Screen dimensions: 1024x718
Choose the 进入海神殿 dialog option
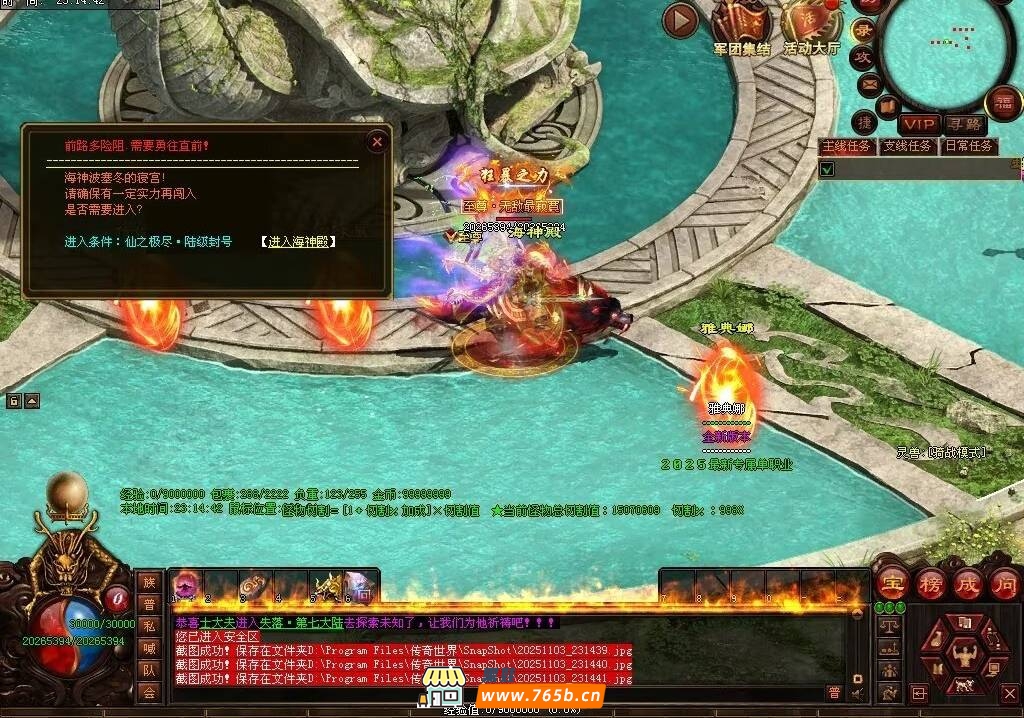298,242
